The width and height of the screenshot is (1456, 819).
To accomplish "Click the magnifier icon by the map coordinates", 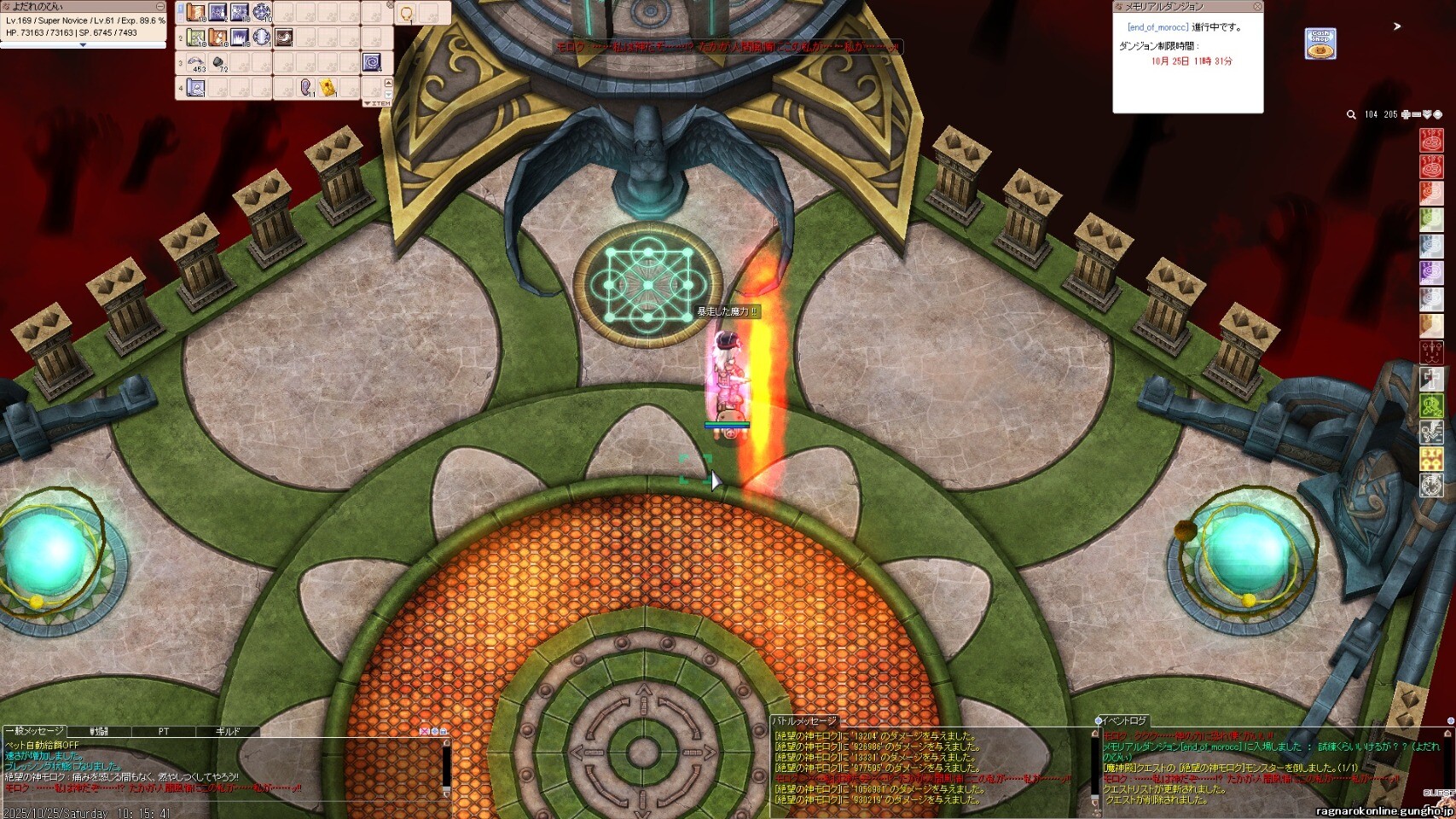I will [1351, 114].
